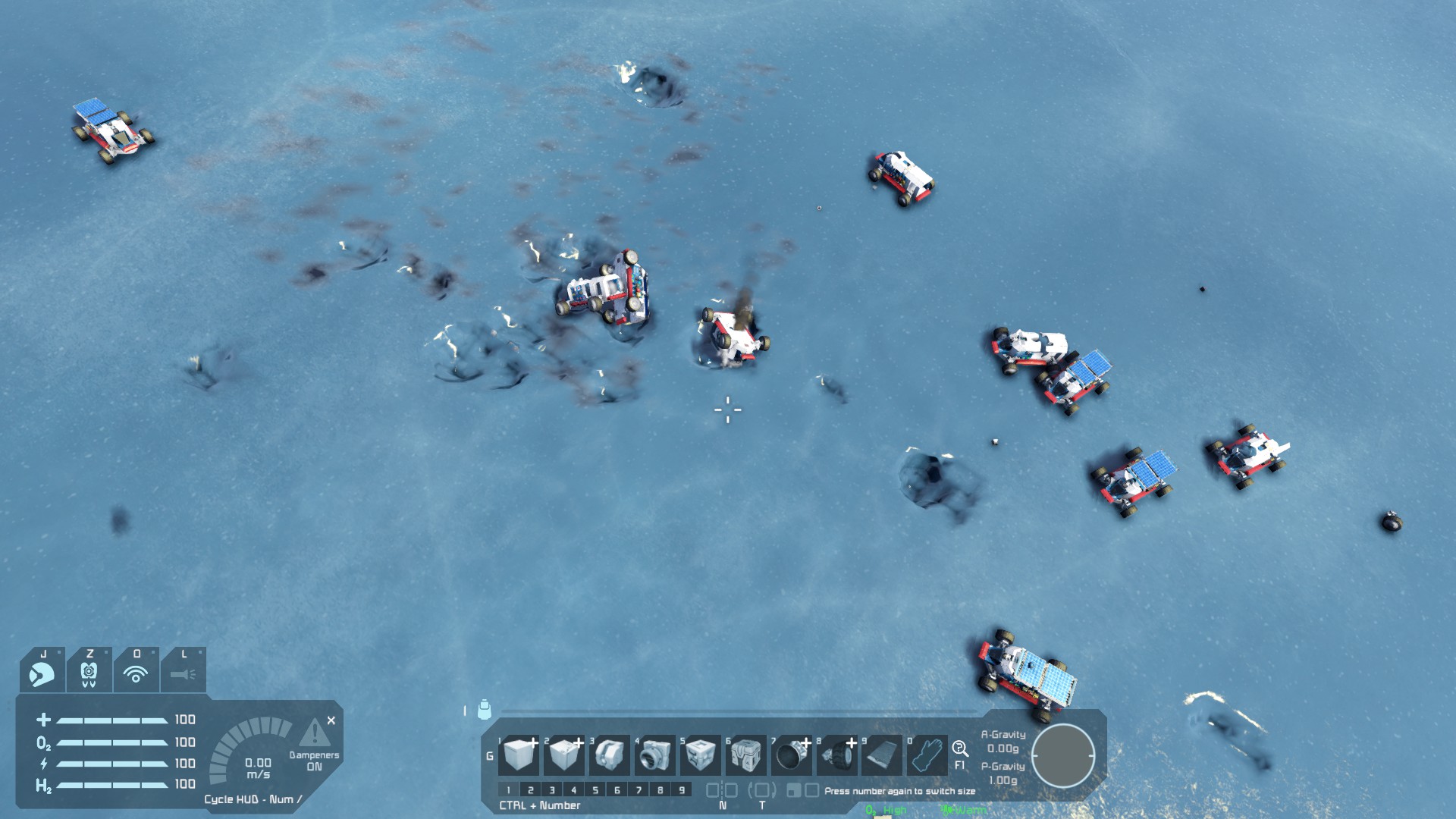Toggle the broadcasting antenna icon
This screenshot has height=819, width=1456.
136,672
